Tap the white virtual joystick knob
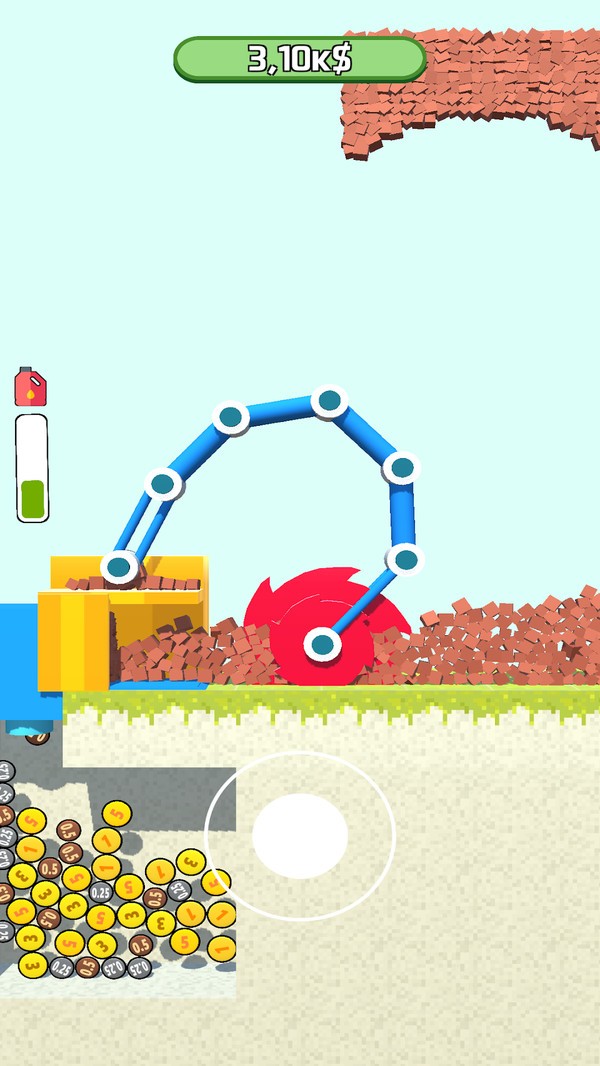The height and width of the screenshot is (1066, 600). click(300, 836)
